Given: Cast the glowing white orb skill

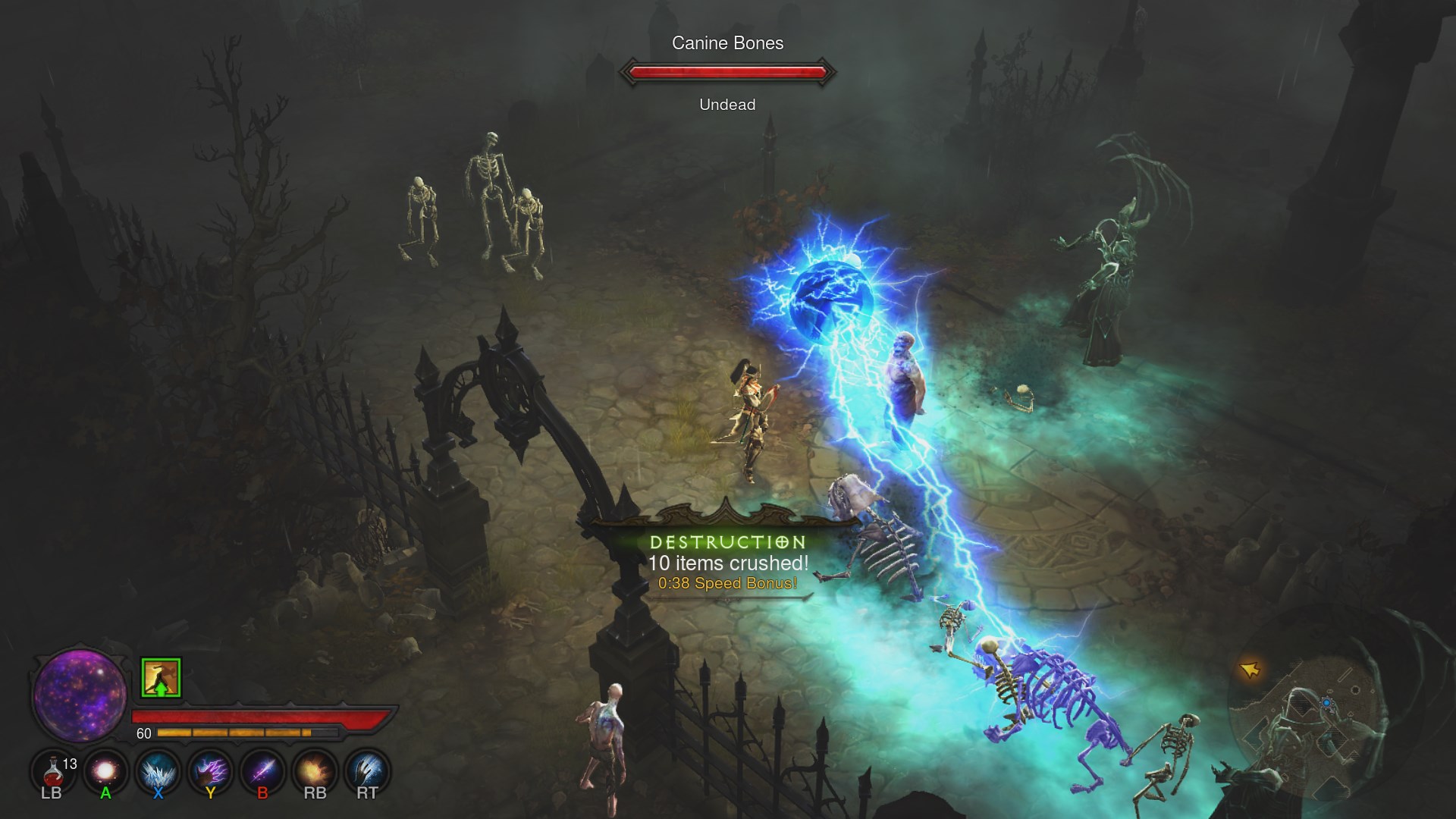Looking at the screenshot, I should [105, 772].
